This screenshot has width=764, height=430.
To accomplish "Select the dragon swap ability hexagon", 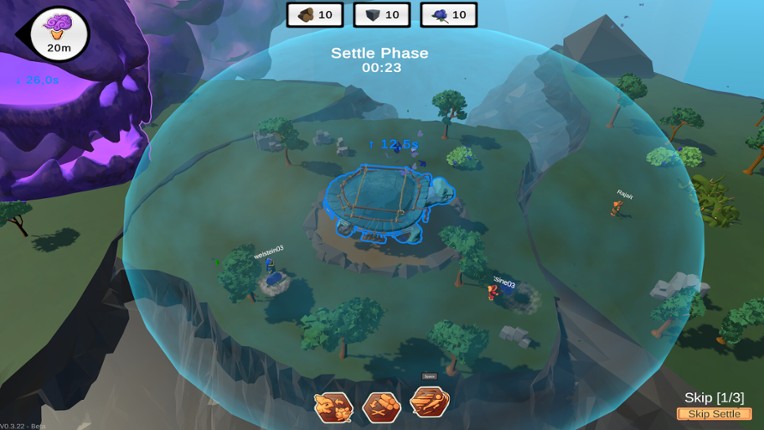I will [333, 406].
